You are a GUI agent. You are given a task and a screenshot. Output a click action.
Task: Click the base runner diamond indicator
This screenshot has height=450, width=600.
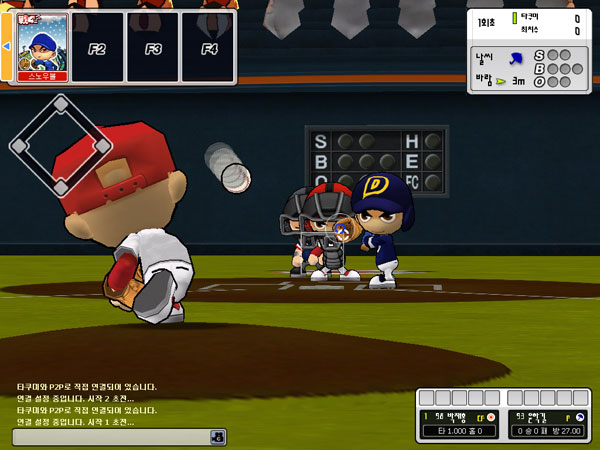[x=60, y=145]
